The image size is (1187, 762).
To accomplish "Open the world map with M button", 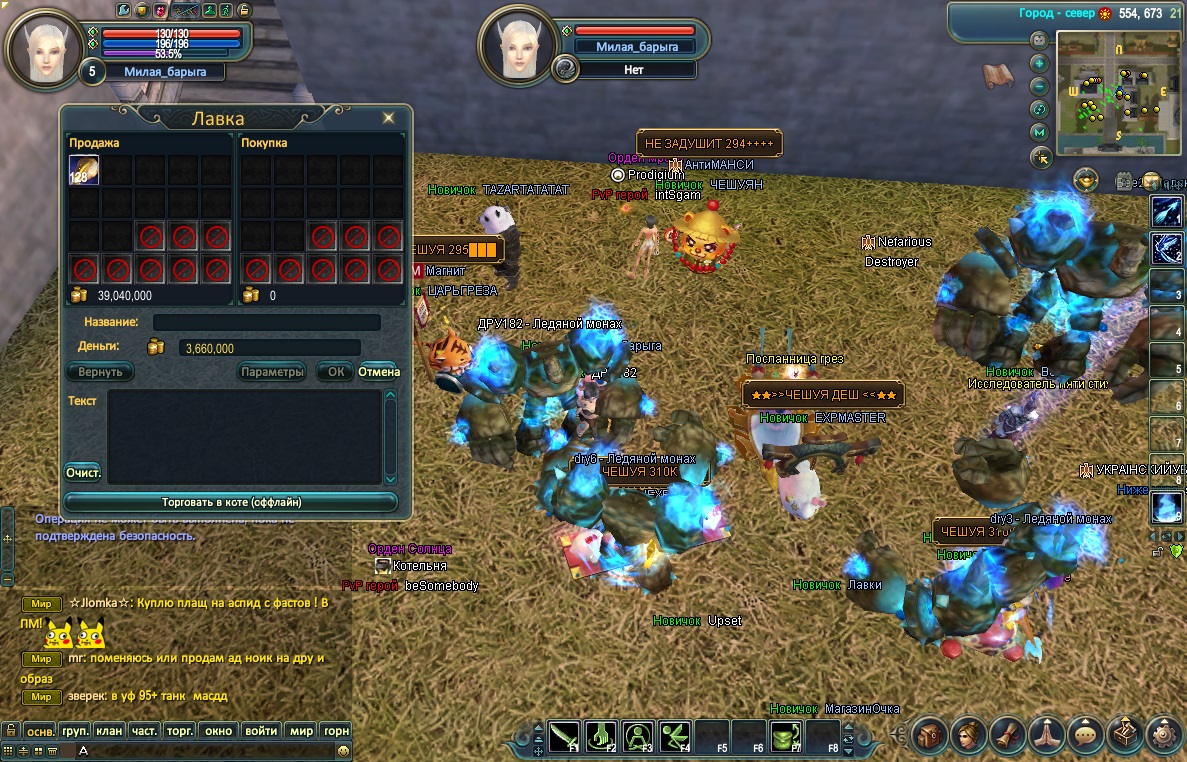I will pyautogui.click(x=1040, y=132).
